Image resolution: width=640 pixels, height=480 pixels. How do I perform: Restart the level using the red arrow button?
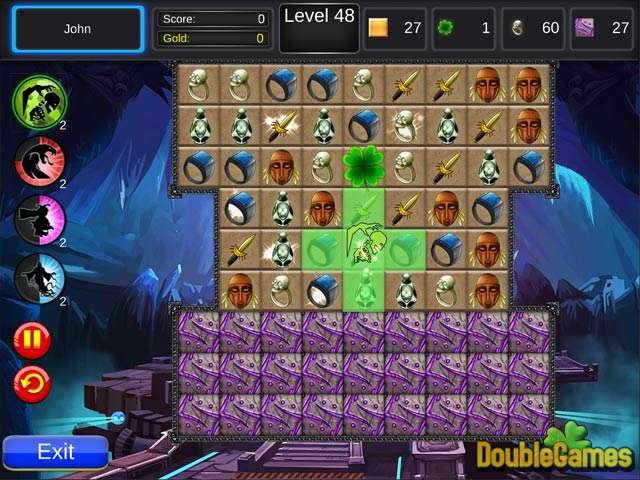pyautogui.click(x=32, y=384)
